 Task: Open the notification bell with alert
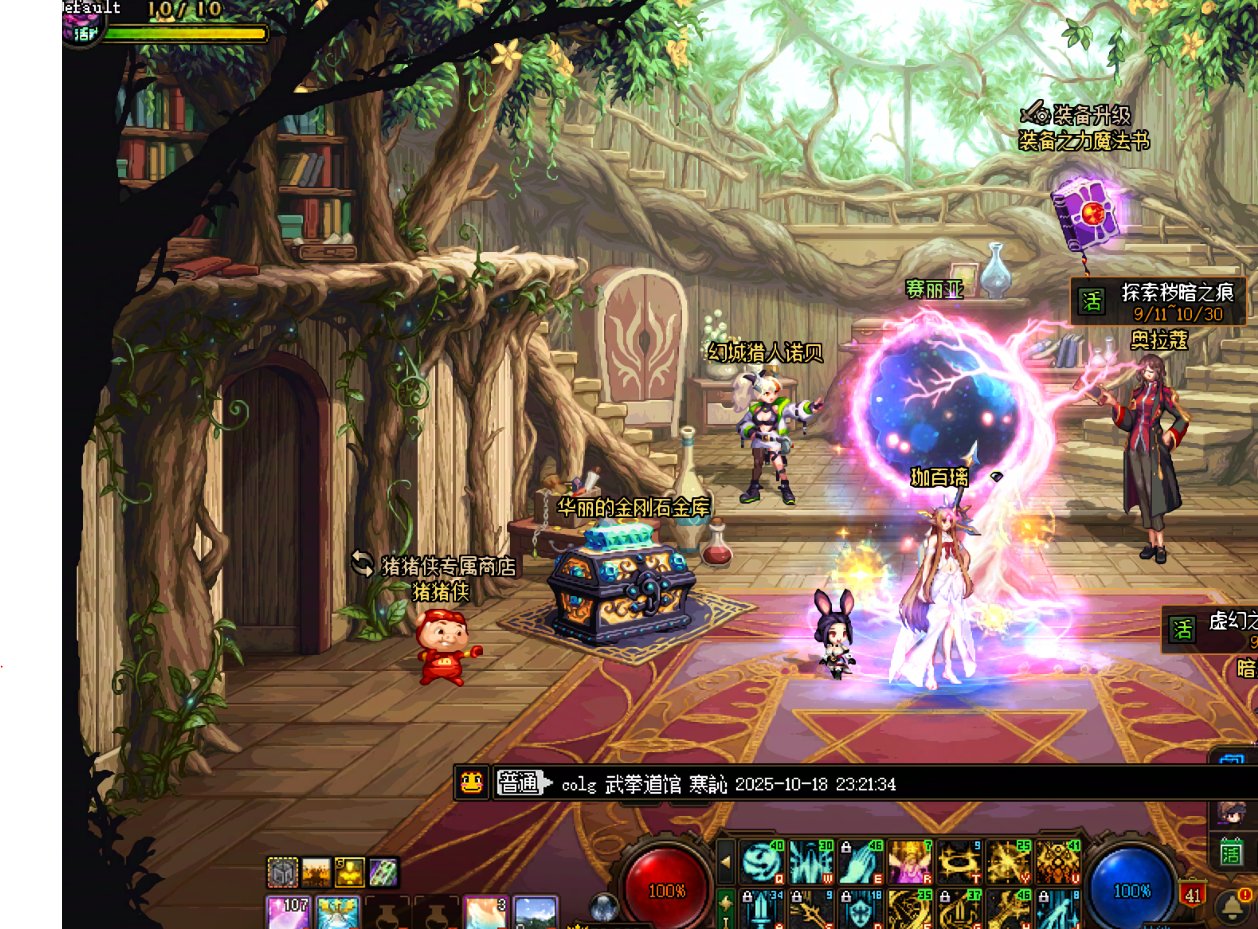click(1233, 904)
